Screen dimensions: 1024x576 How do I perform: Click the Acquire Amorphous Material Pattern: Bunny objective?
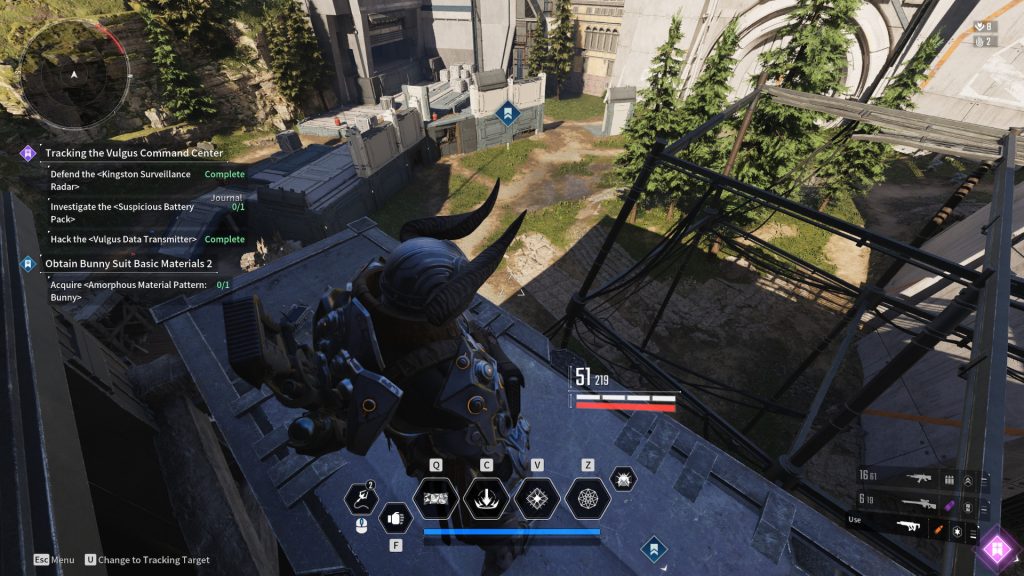(128, 290)
